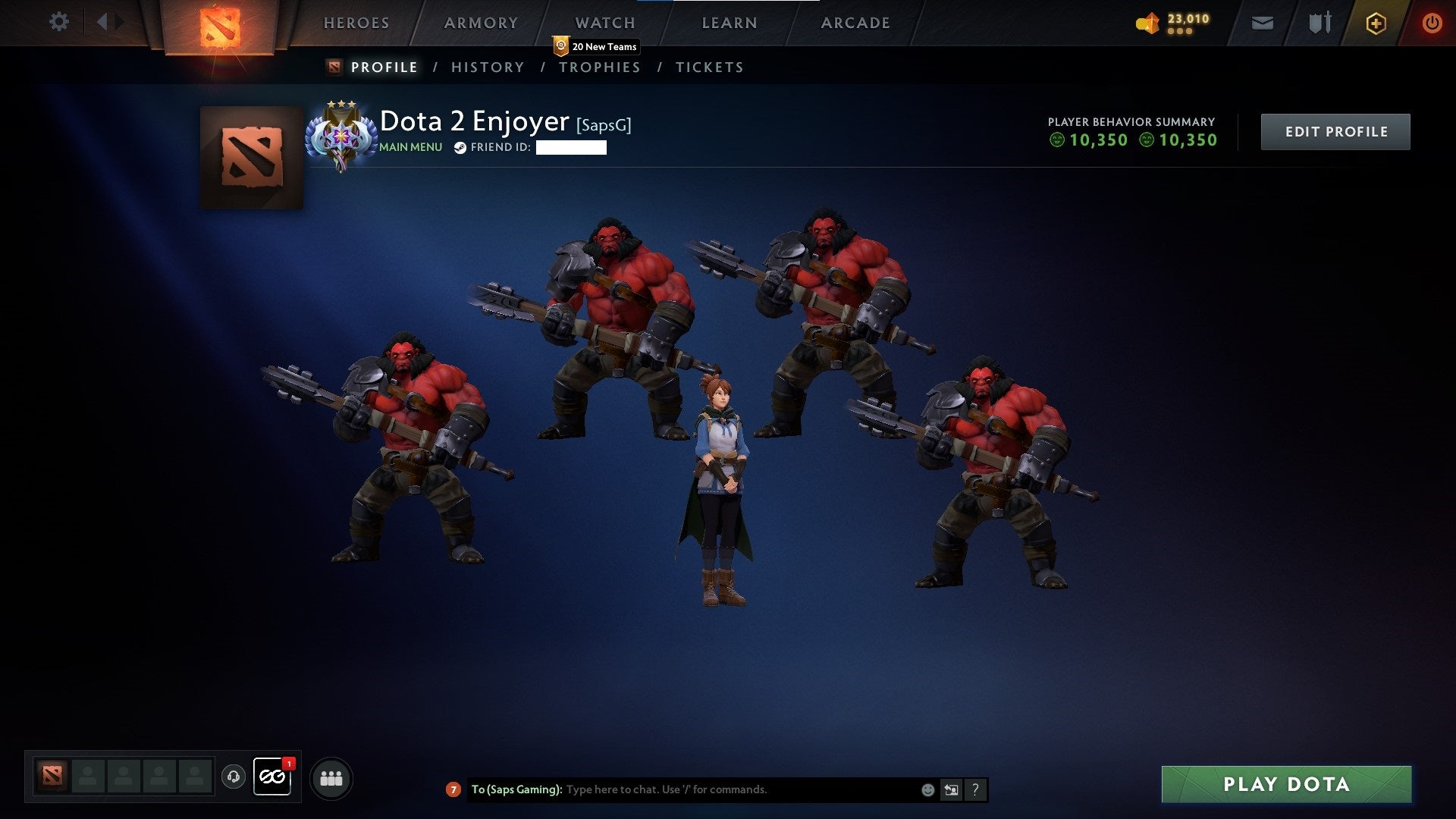Show the Tickets sub-tab
This screenshot has width=1456, height=819.
coord(709,67)
